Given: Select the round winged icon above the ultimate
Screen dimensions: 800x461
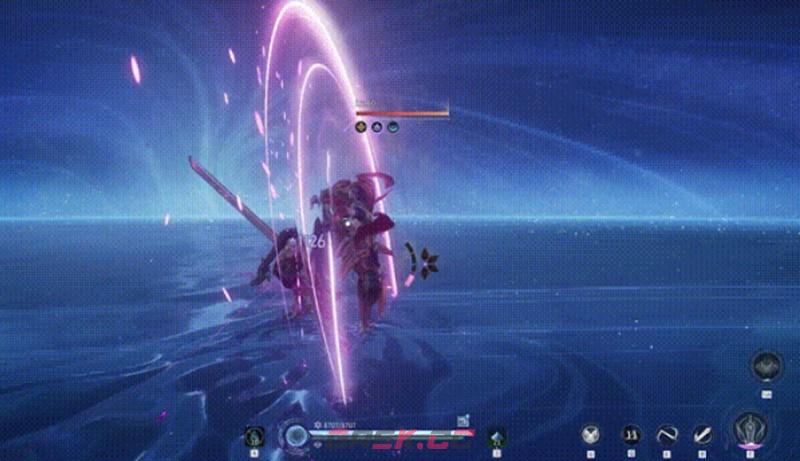Looking at the screenshot, I should click(x=766, y=366).
